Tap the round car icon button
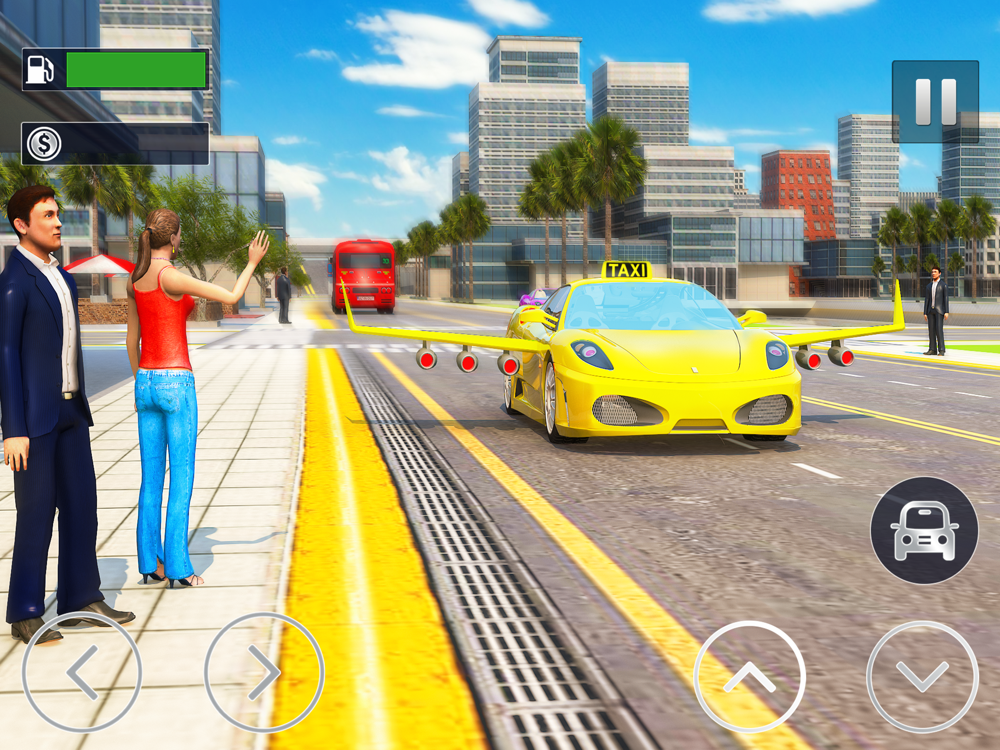The image size is (1000, 750). click(x=924, y=530)
